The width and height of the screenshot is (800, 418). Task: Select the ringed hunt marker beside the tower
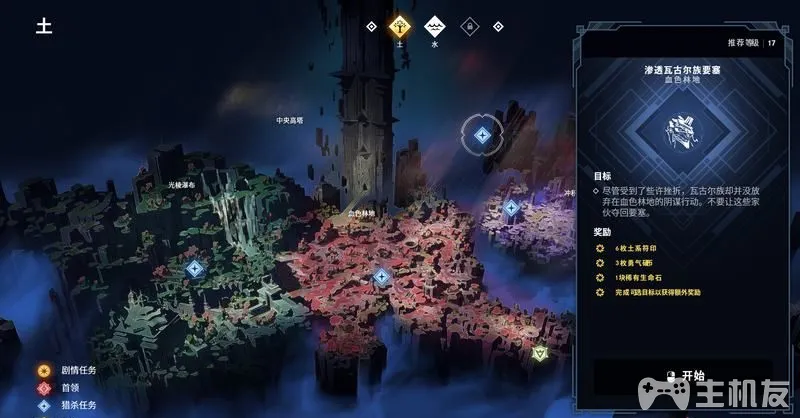pos(481,135)
